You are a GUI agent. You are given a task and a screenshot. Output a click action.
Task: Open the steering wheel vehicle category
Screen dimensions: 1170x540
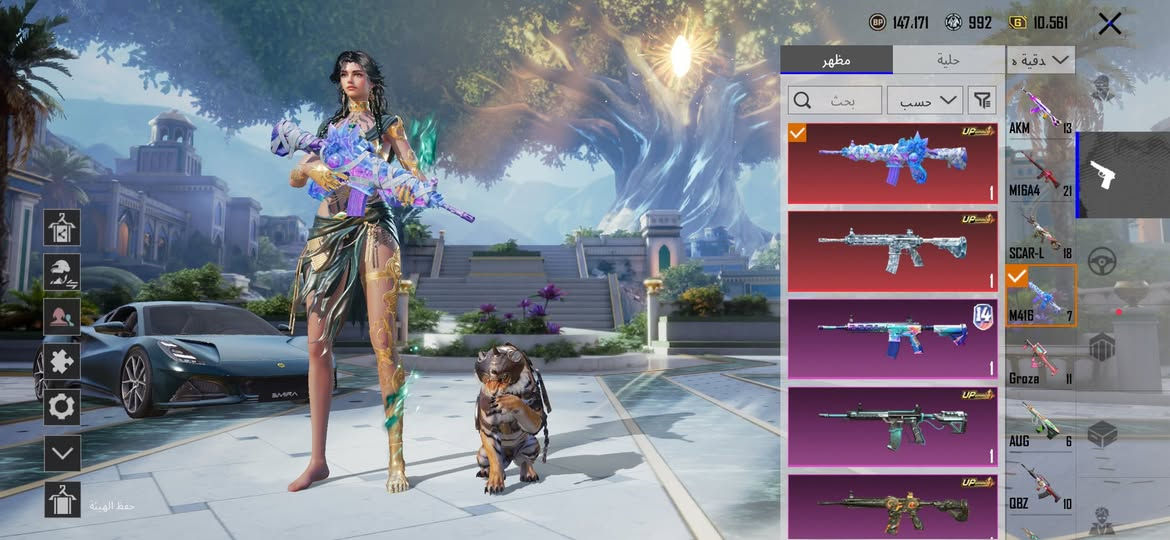pyautogui.click(x=1102, y=261)
